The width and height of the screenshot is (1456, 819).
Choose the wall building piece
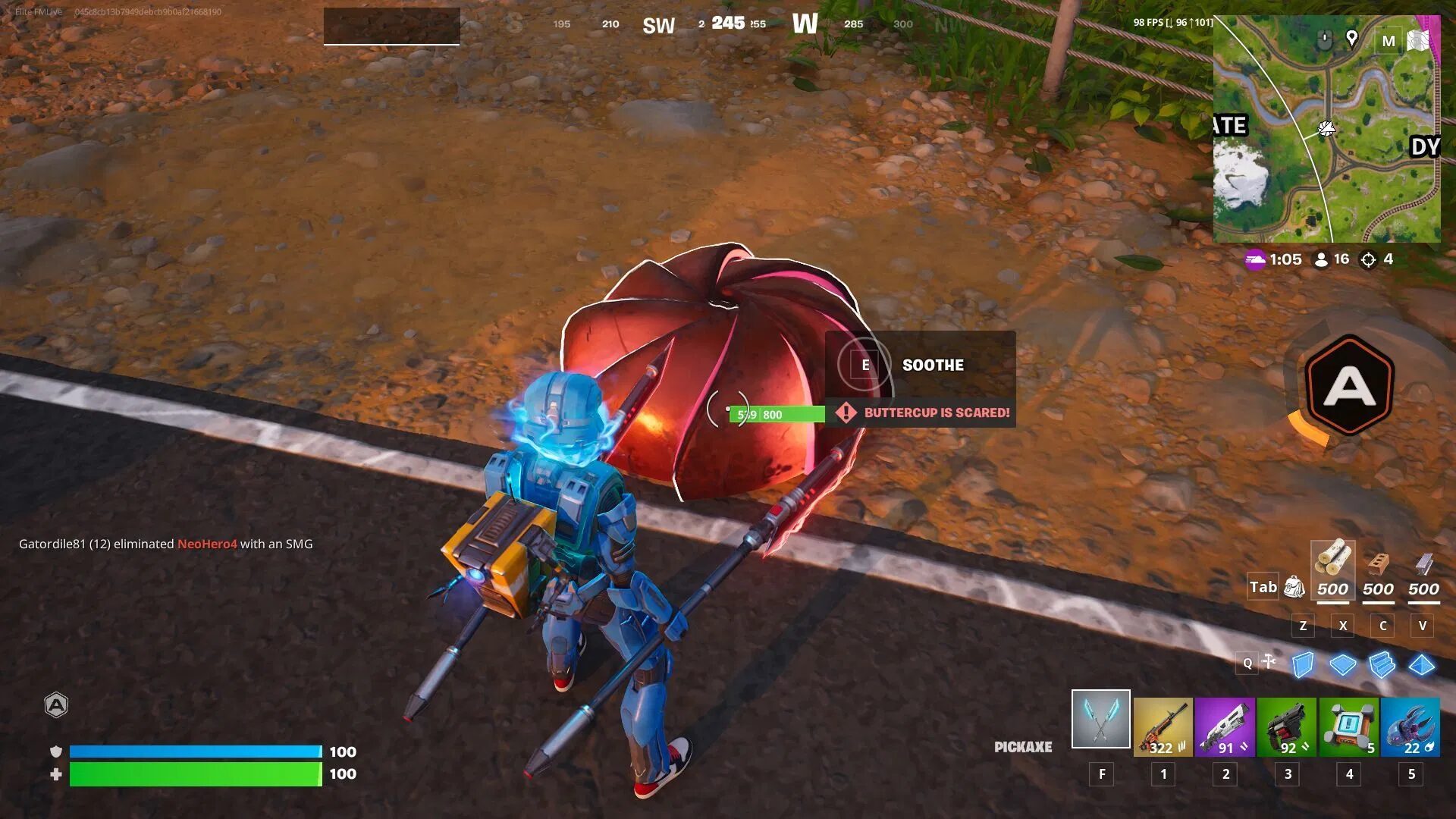click(x=1303, y=664)
